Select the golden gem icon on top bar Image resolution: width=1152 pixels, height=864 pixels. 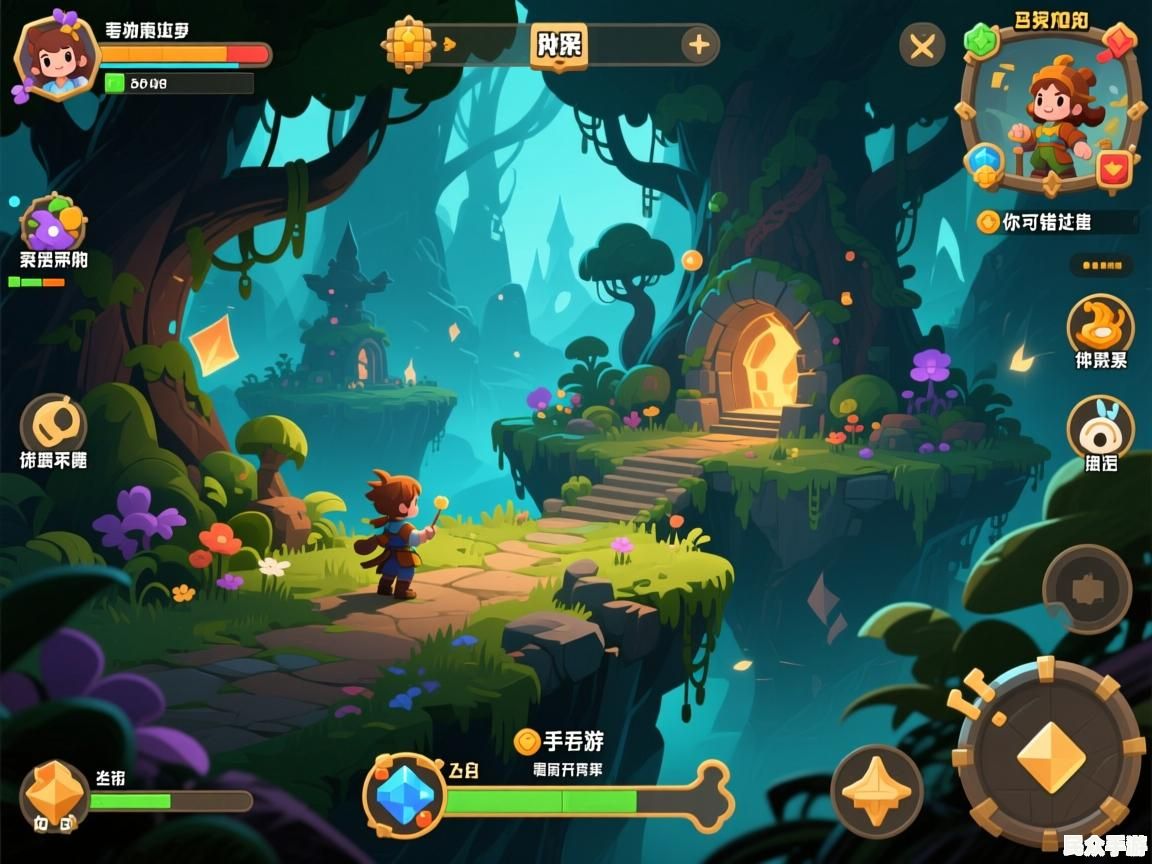coord(409,44)
